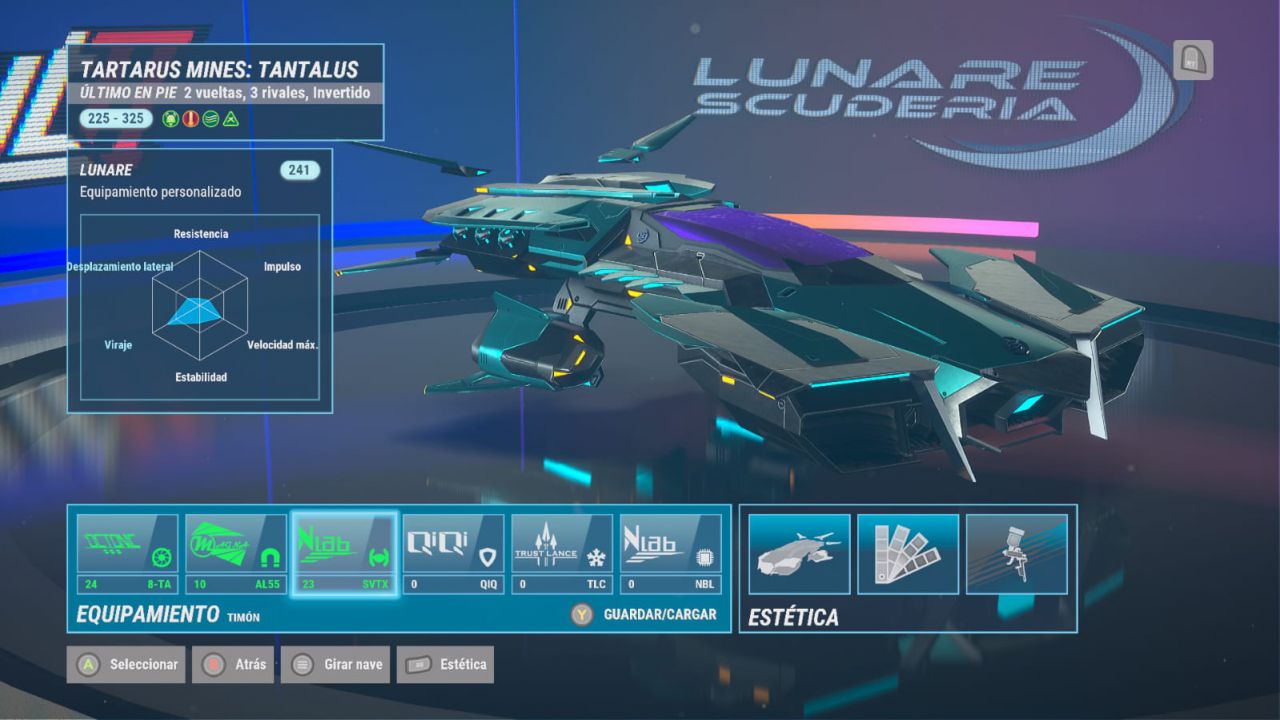The height and width of the screenshot is (720, 1280).
Task: Open Estética from the bottom button bar
Action: click(444, 664)
